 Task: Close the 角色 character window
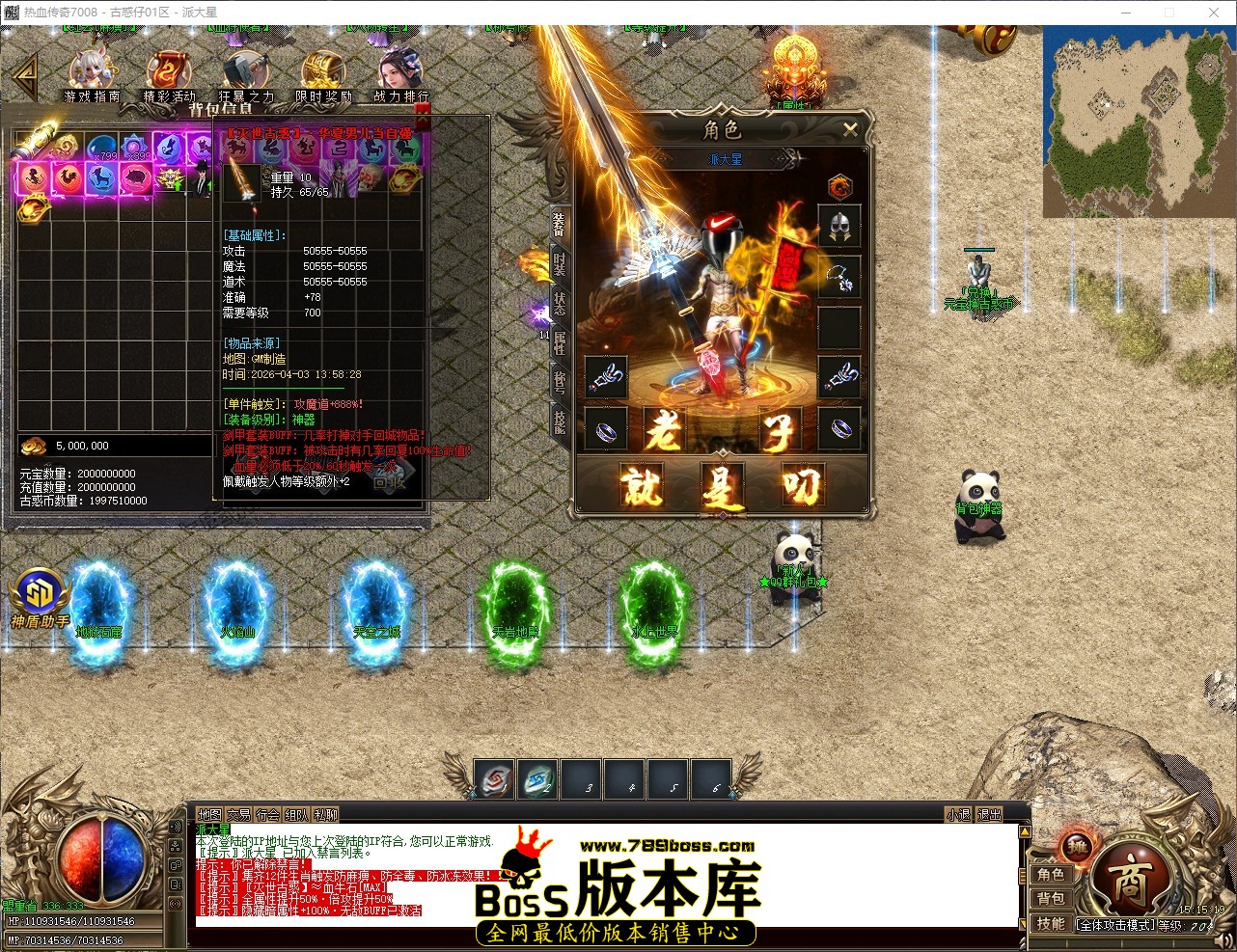850,130
